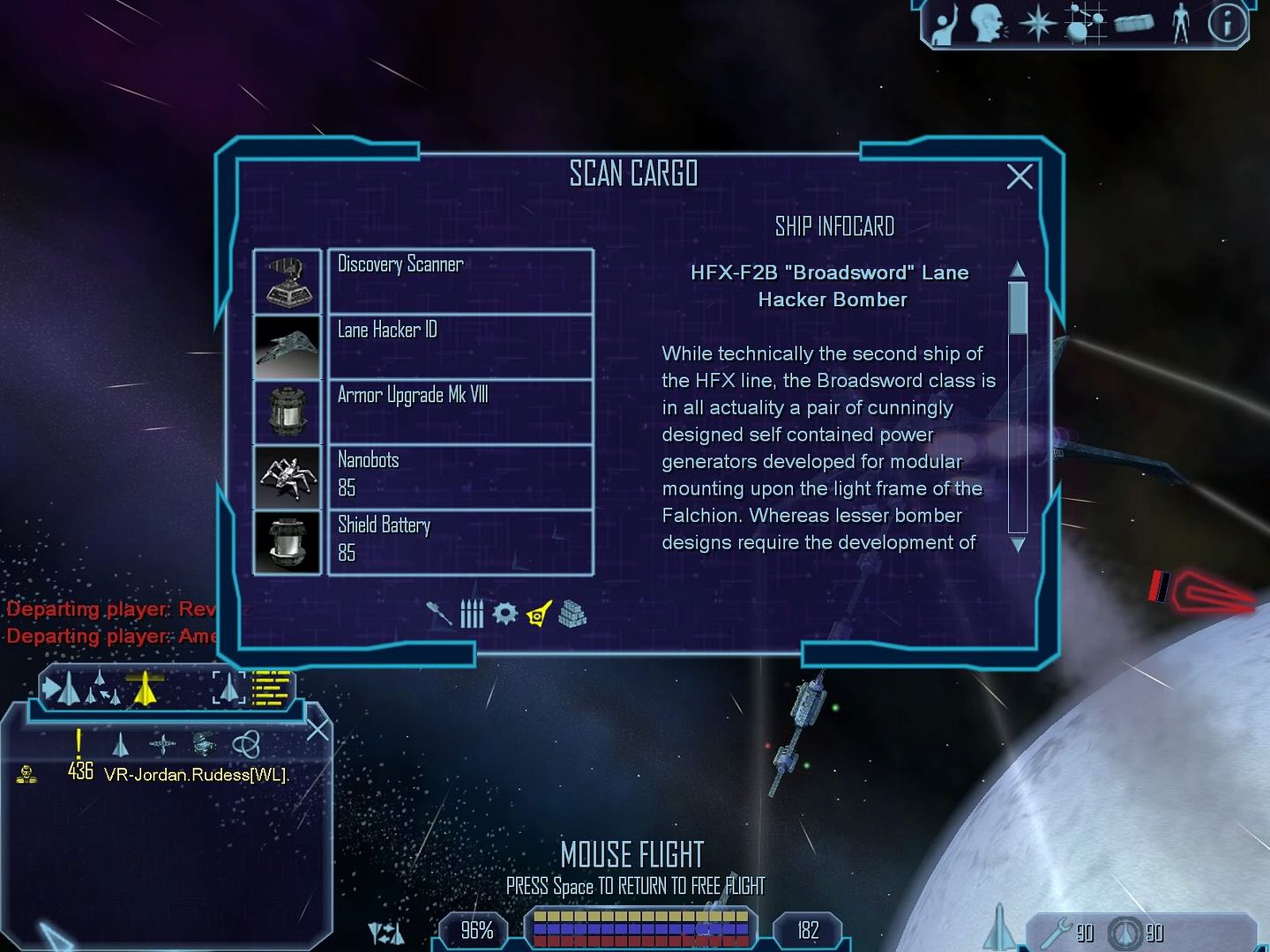Open the yellow text-lines icon above contact list

click(271, 688)
